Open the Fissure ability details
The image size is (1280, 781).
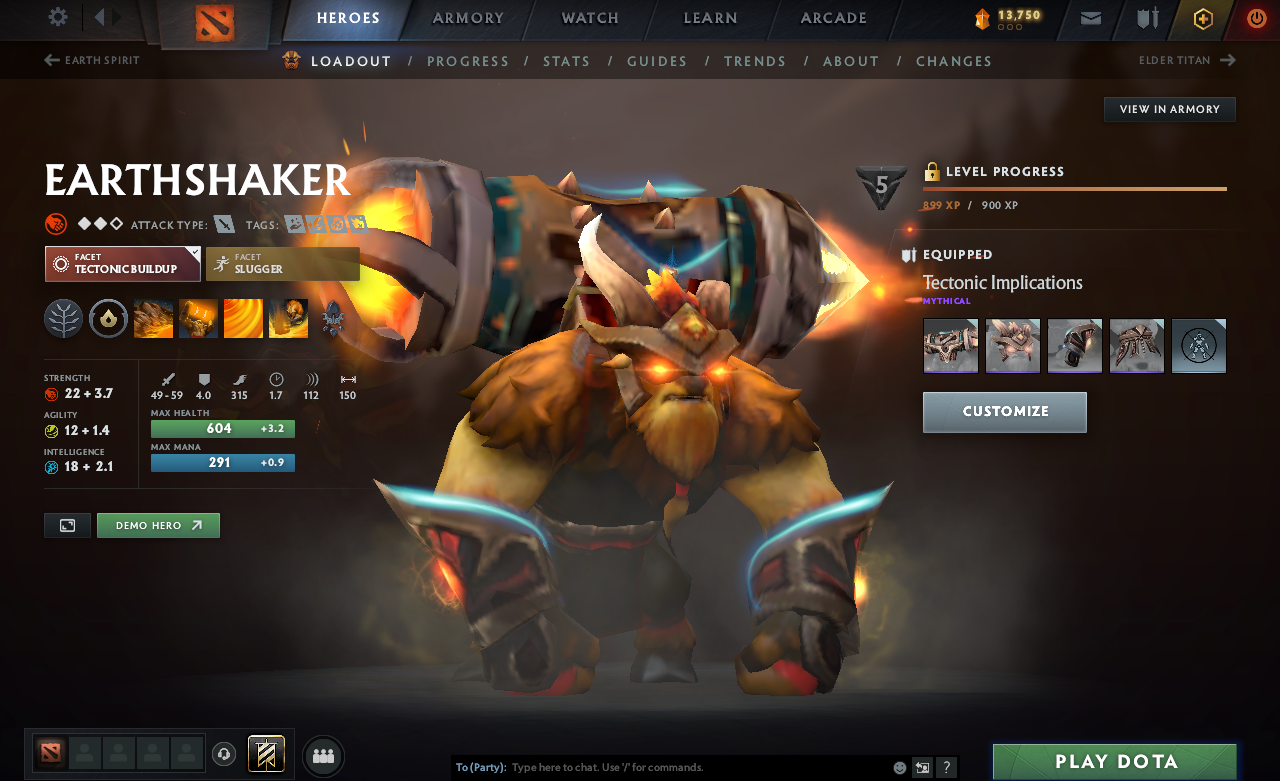pyautogui.click(x=153, y=318)
